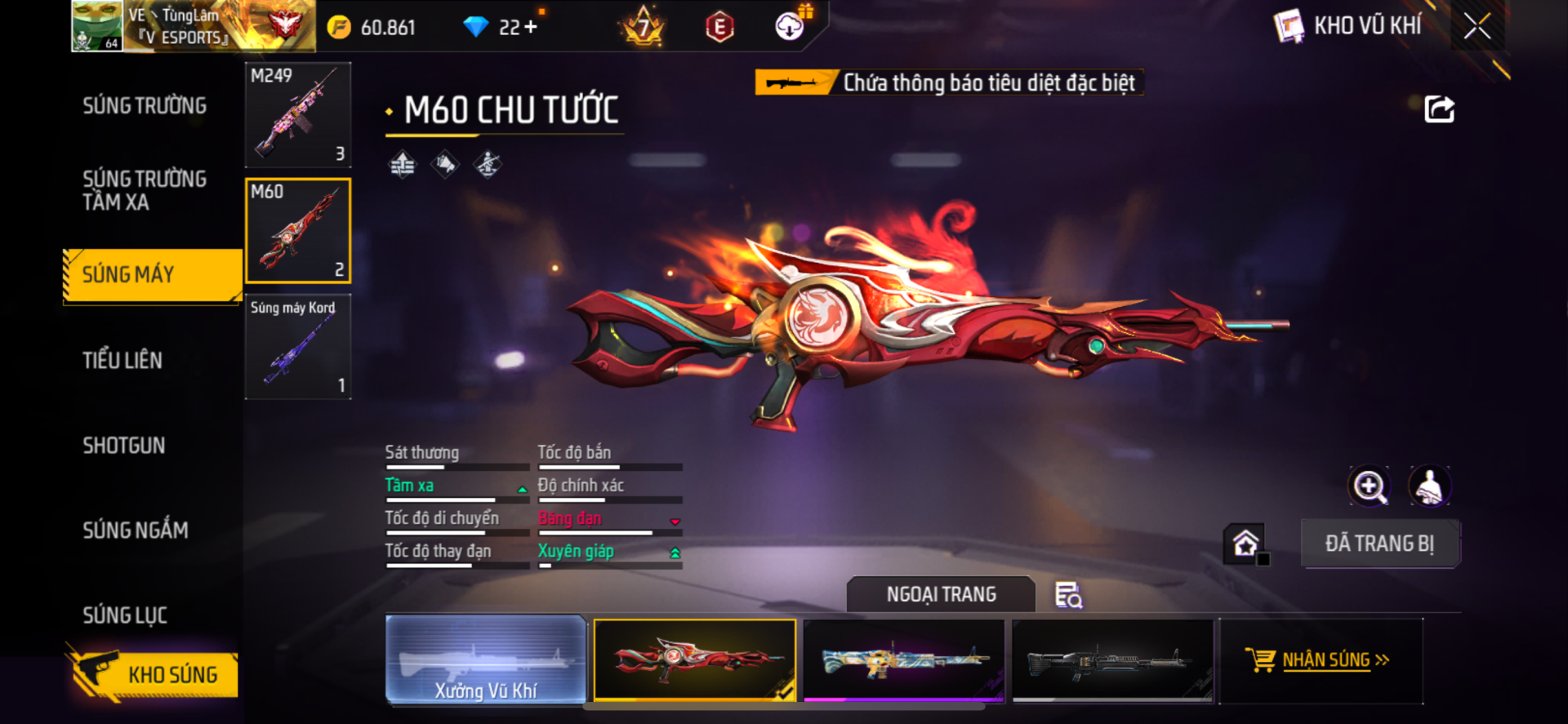
Task: Choose the Shotgun category
Action: pos(124,445)
